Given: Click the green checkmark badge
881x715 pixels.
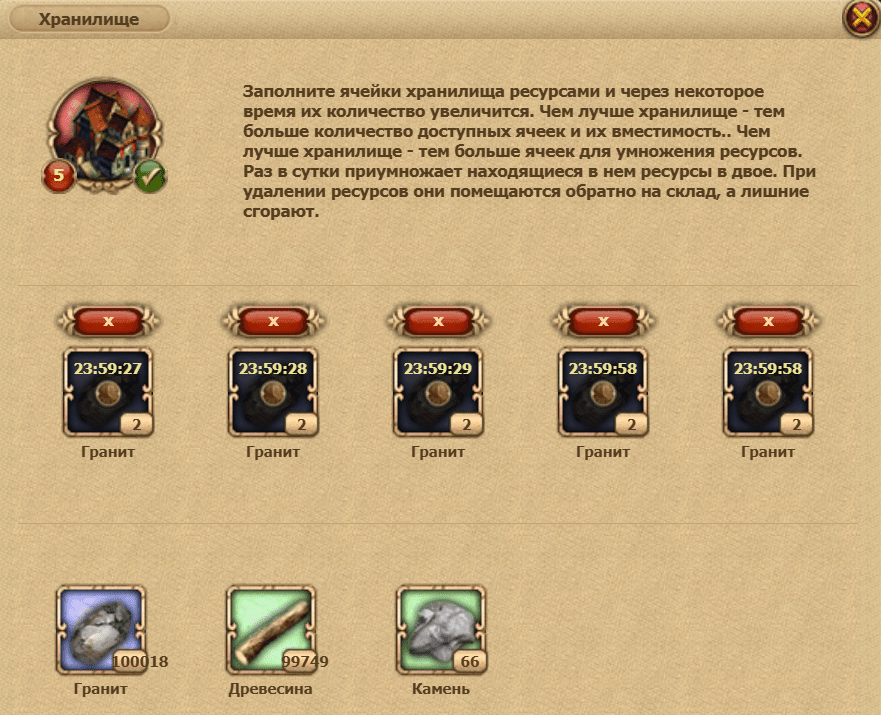Looking at the screenshot, I should [151, 177].
